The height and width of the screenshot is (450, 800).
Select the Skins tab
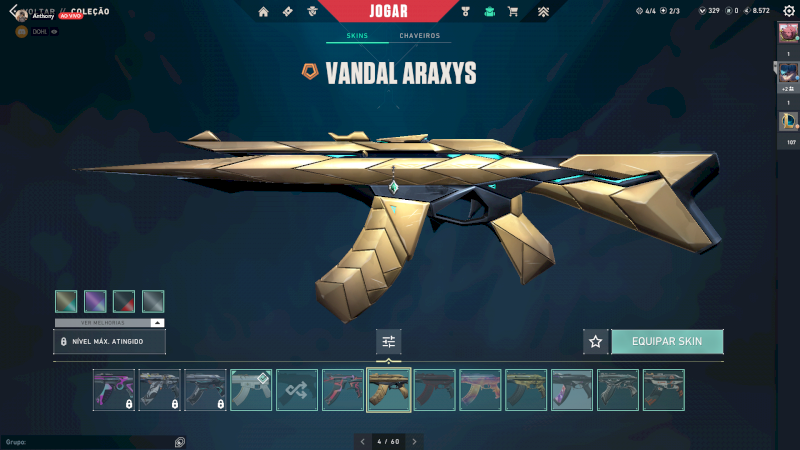click(357, 36)
